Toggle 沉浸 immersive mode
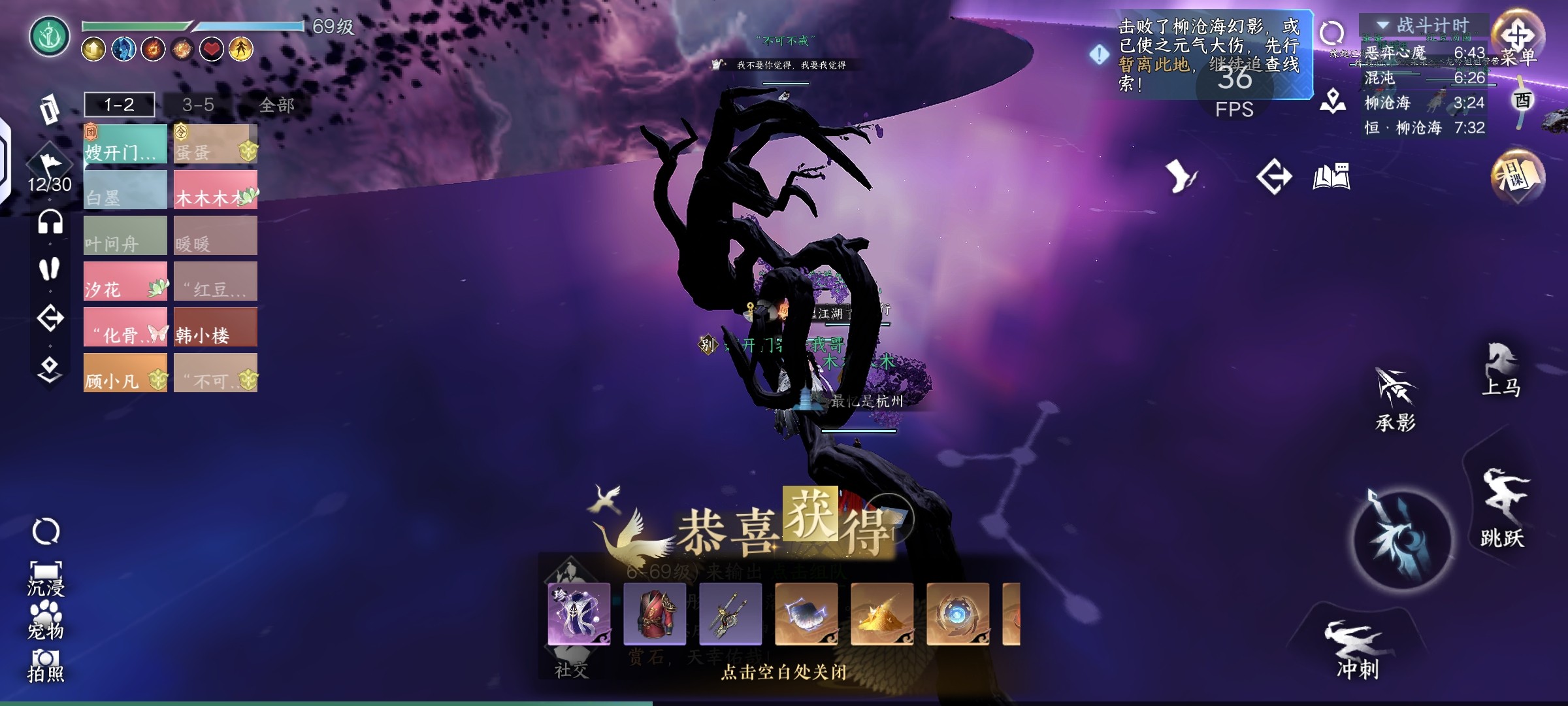The height and width of the screenshot is (706, 1568). tap(46, 579)
